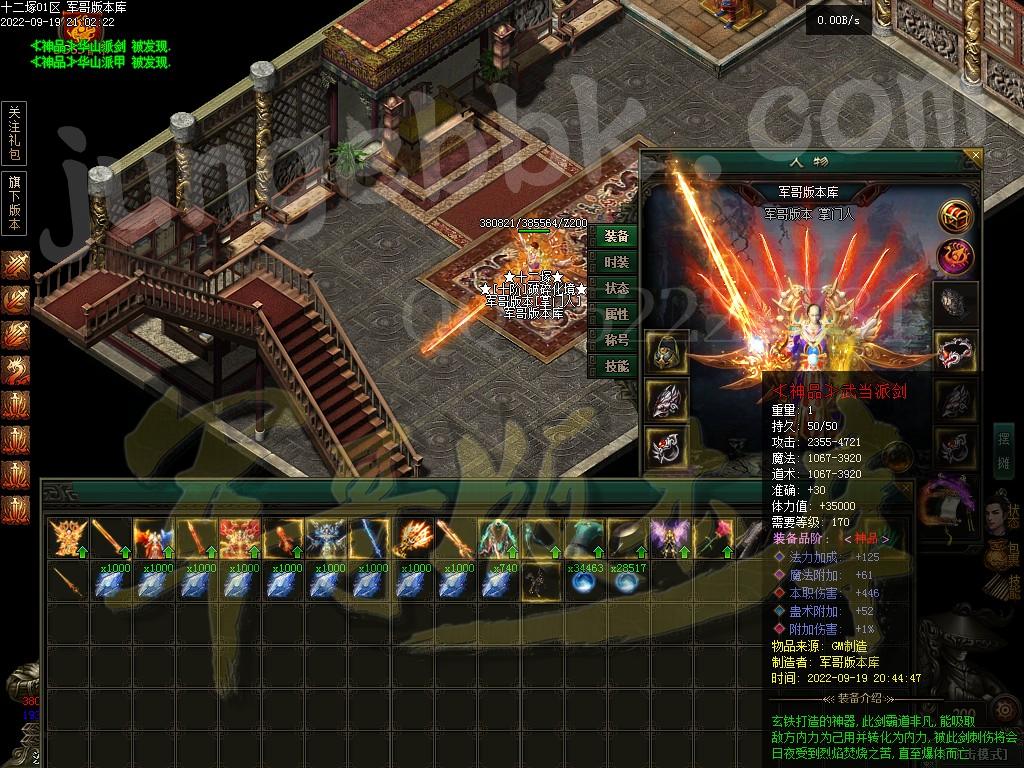View the 技能 skills tab

click(x=617, y=366)
